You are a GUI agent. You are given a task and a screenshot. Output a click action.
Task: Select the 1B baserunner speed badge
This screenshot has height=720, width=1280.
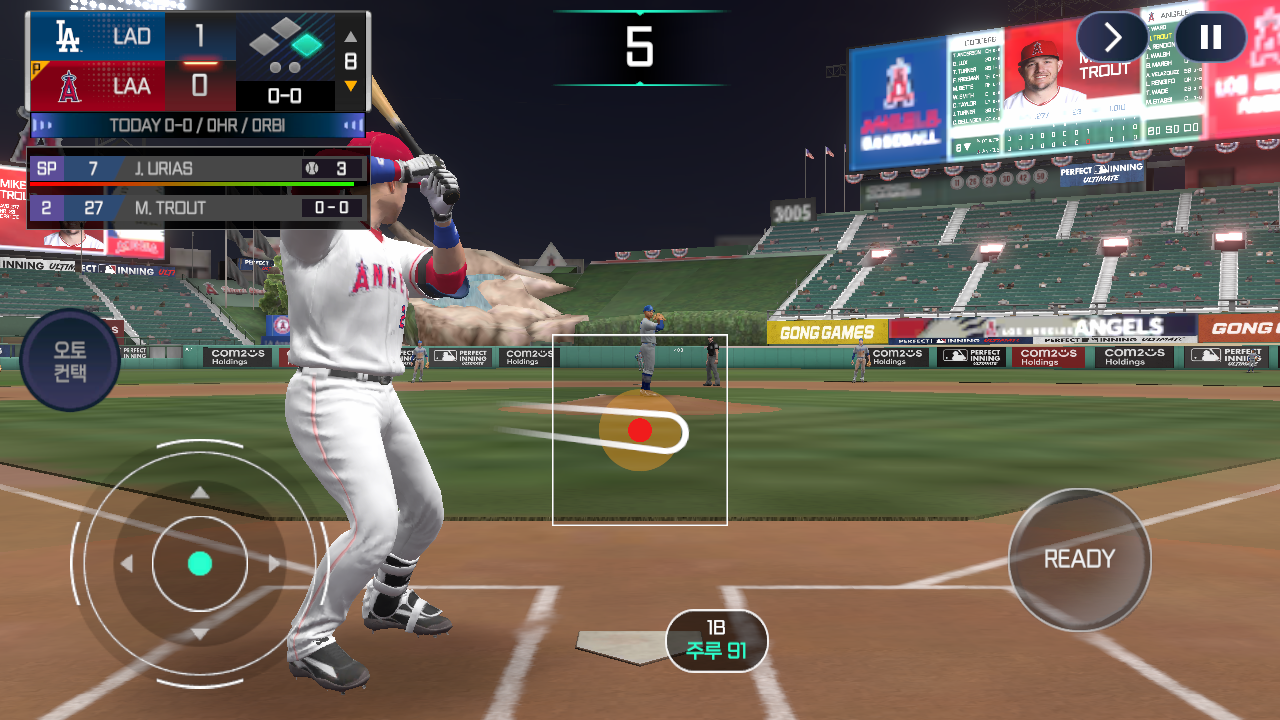[x=716, y=641]
